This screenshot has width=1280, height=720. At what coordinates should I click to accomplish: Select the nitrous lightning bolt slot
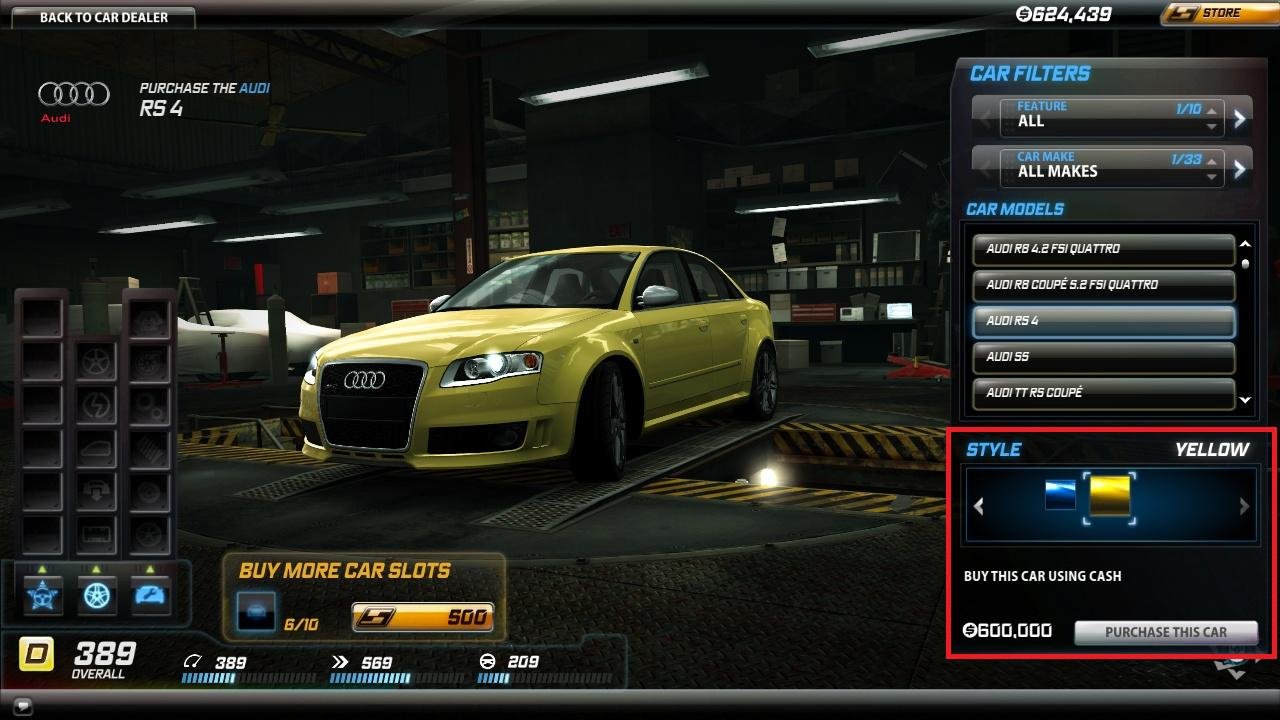(95, 404)
